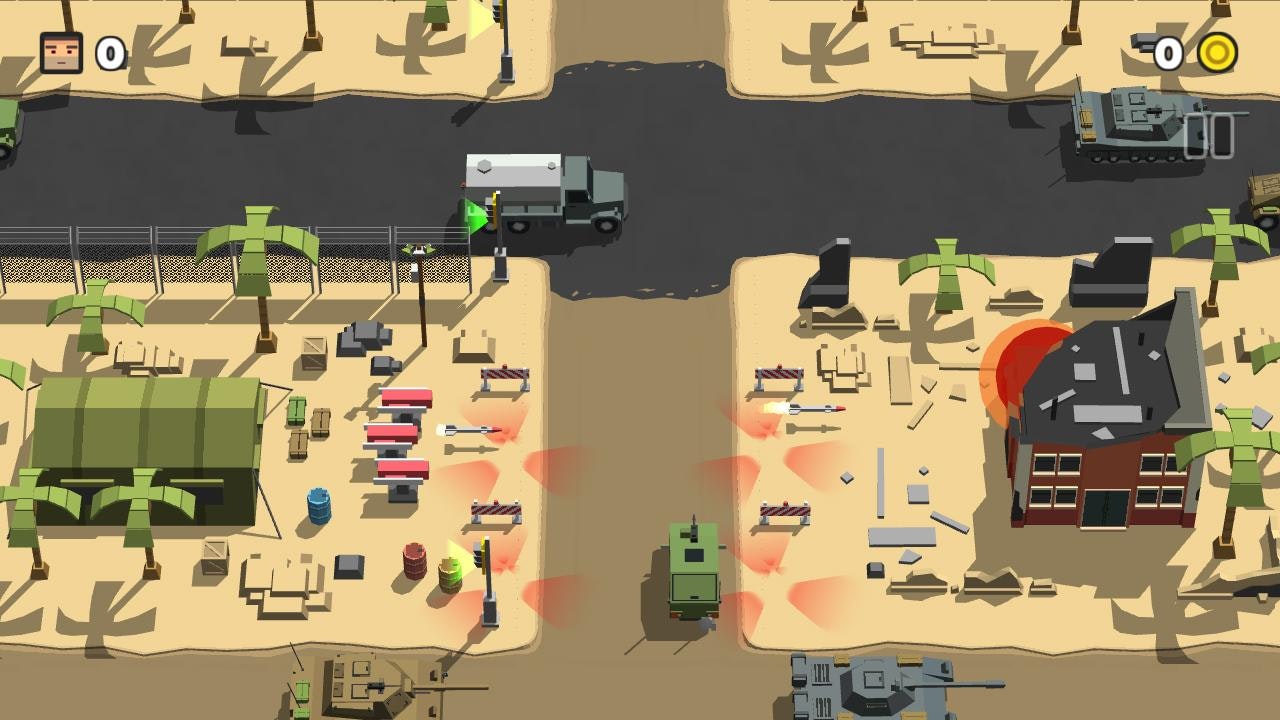Click the missile firing near the center
Screen dimensions: 1280x720
click(808, 410)
